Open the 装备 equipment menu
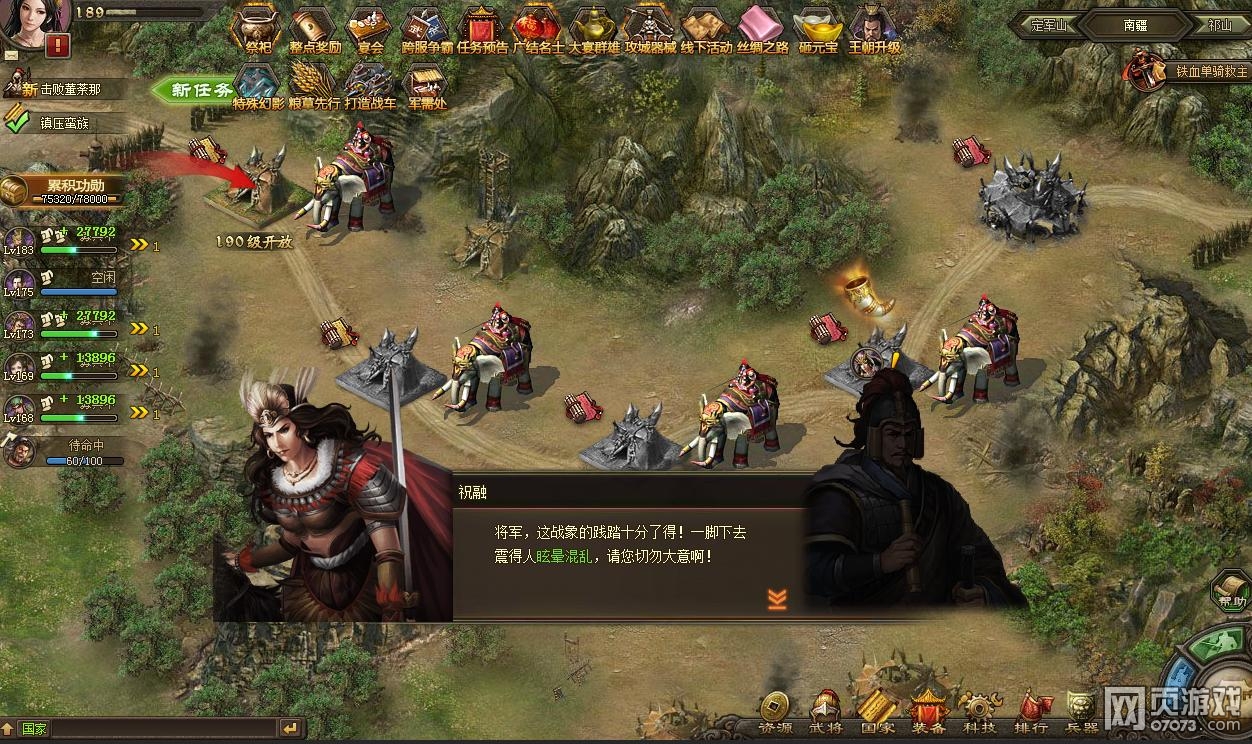The image size is (1252, 744). (x=928, y=712)
